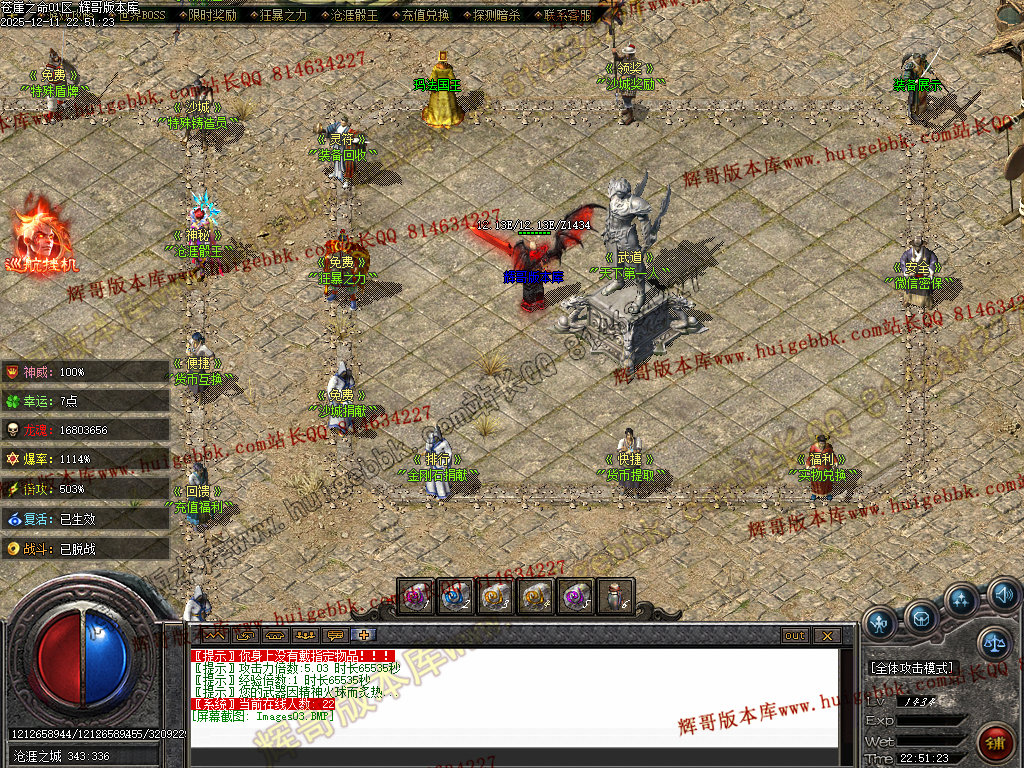Image resolution: width=1024 pixels, height=768 pixels.
Task: Close the chat panel with the X button
Action: [x=826, y=636]
